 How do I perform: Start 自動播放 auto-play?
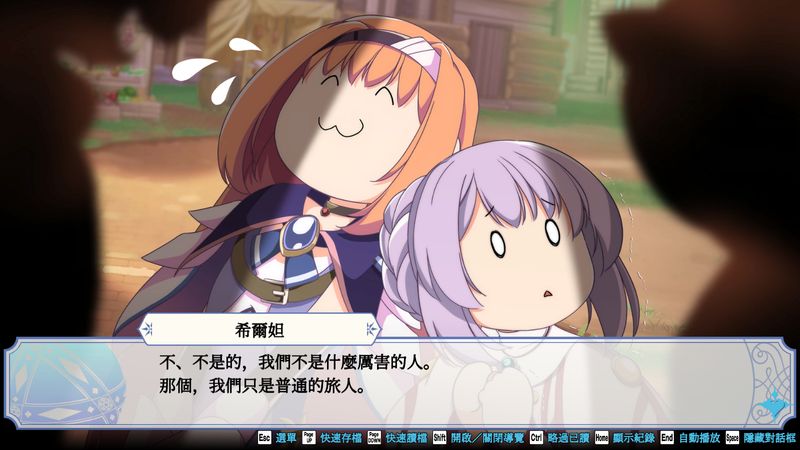[x=699, y=438]
